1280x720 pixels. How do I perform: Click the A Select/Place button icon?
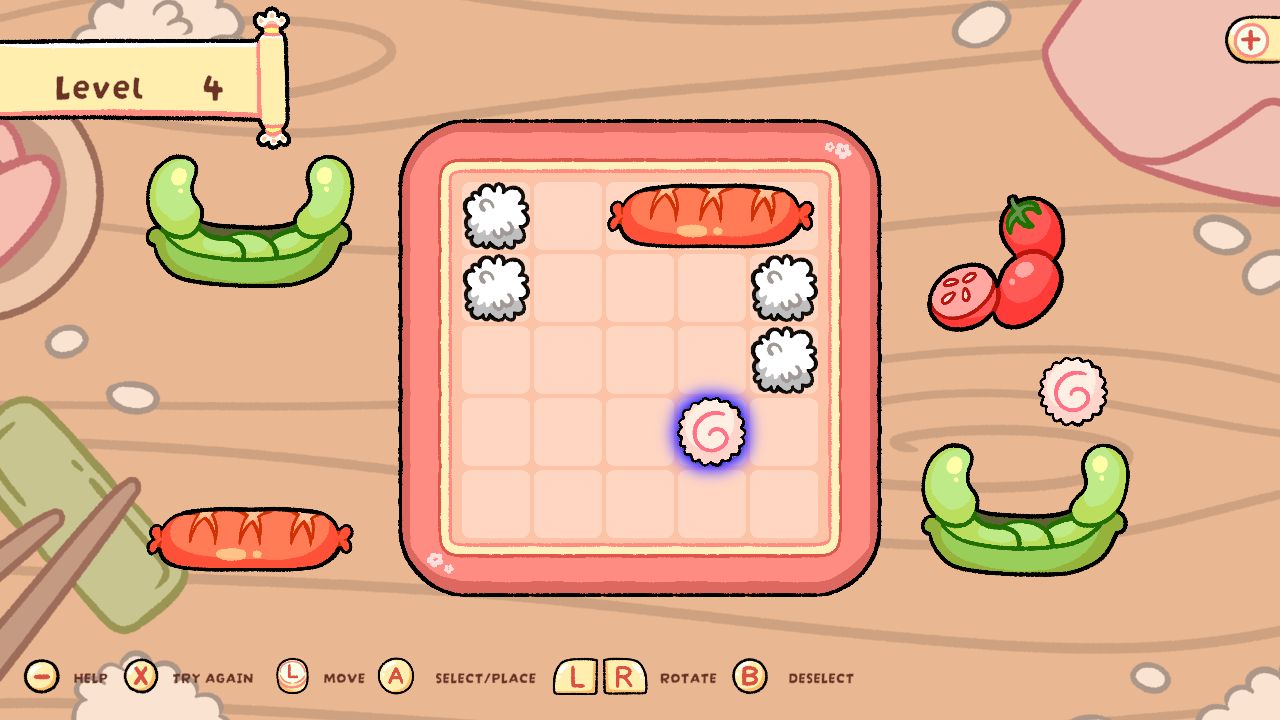[396, 676]
